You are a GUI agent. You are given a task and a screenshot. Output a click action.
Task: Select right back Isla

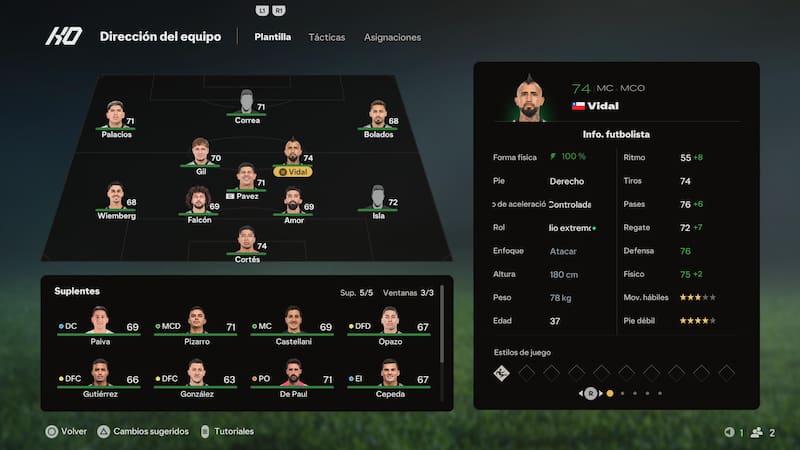(378, 200)
